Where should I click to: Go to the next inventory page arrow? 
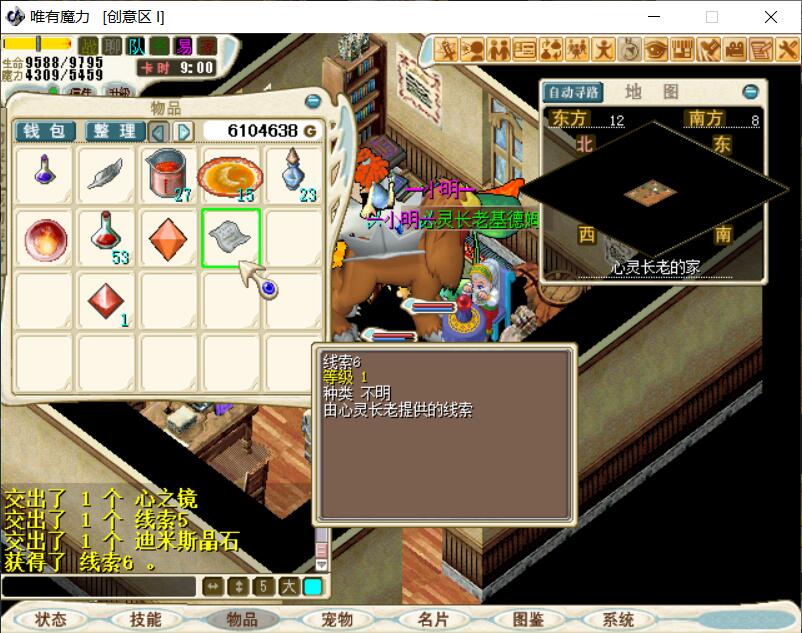[x=184, y=131]
